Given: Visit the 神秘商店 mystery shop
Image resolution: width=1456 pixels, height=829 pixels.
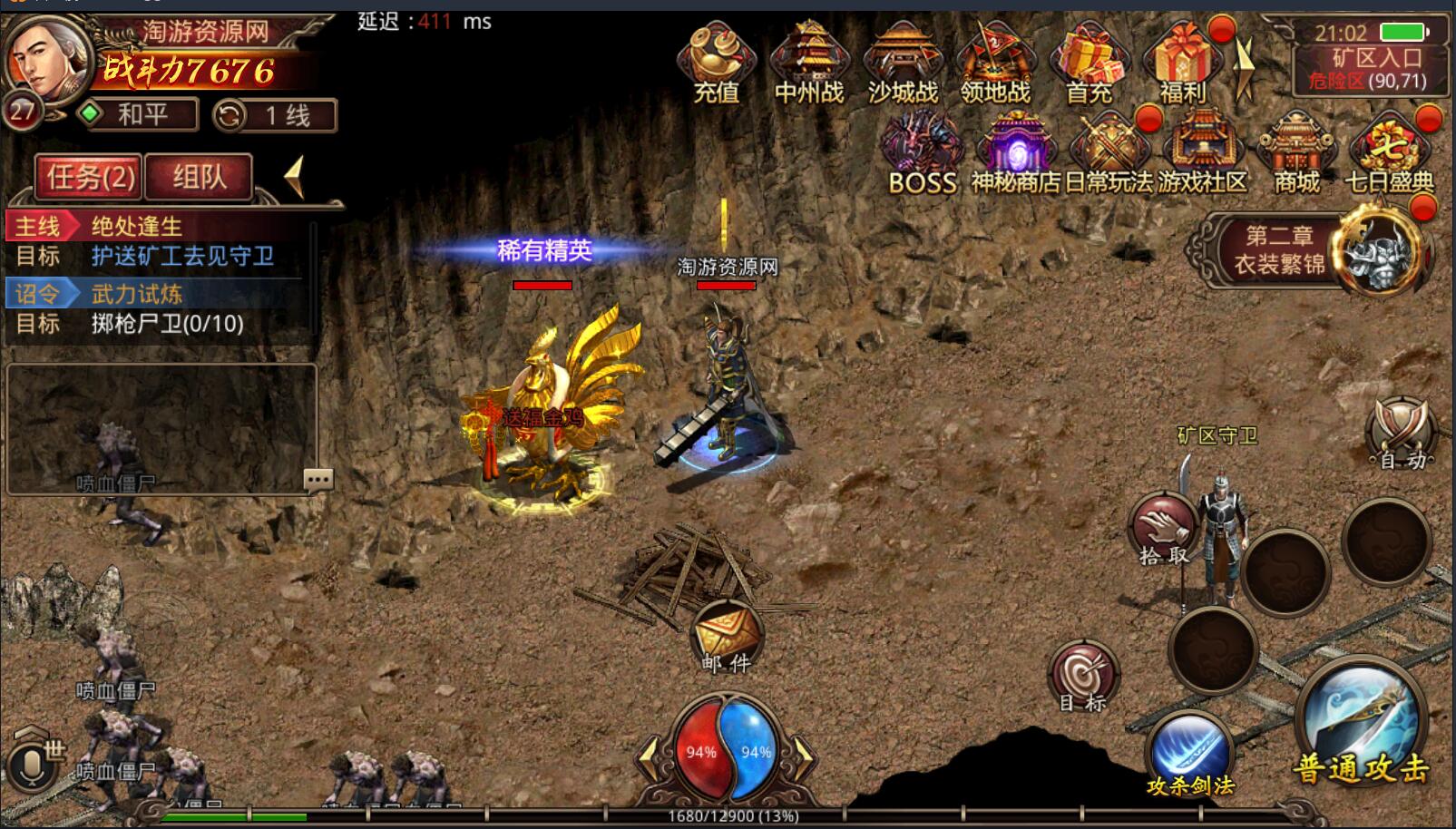Looking at the screenshot, I should click(x=1016, y=151).
